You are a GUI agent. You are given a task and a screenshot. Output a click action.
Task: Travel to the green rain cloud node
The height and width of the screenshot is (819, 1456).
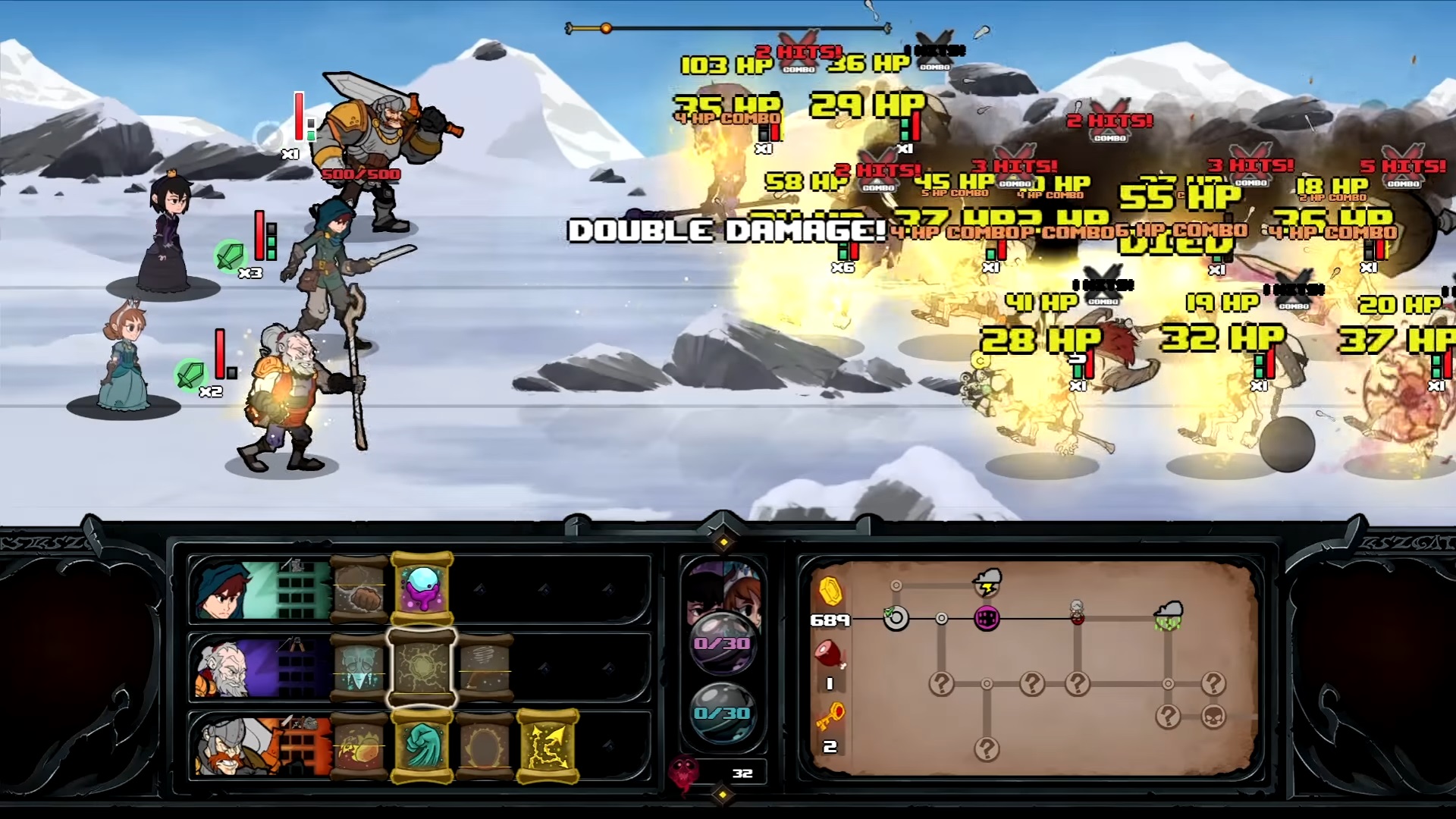pos(1168,616)
